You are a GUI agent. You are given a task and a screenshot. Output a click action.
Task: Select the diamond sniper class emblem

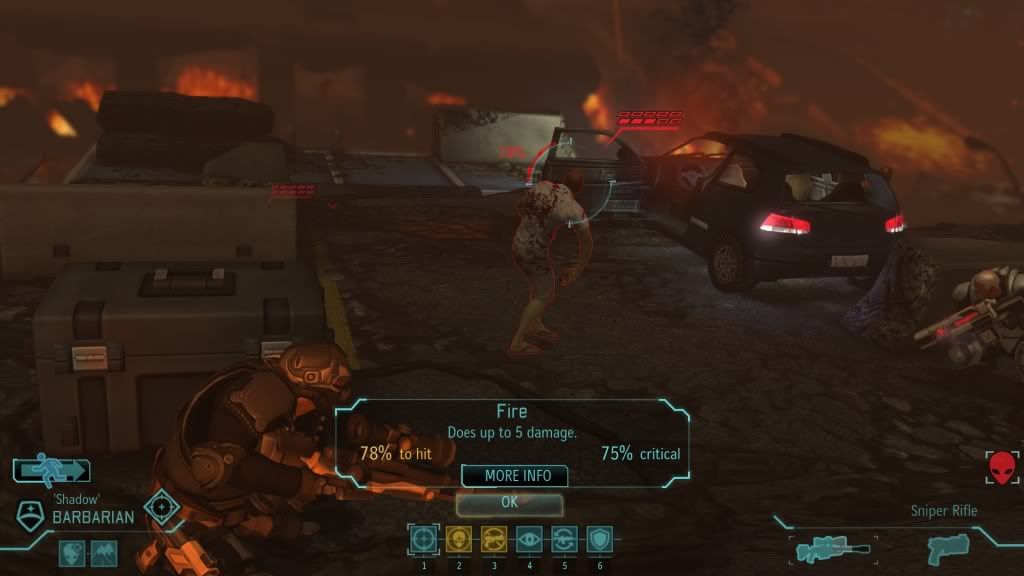(x=160, y=507)
